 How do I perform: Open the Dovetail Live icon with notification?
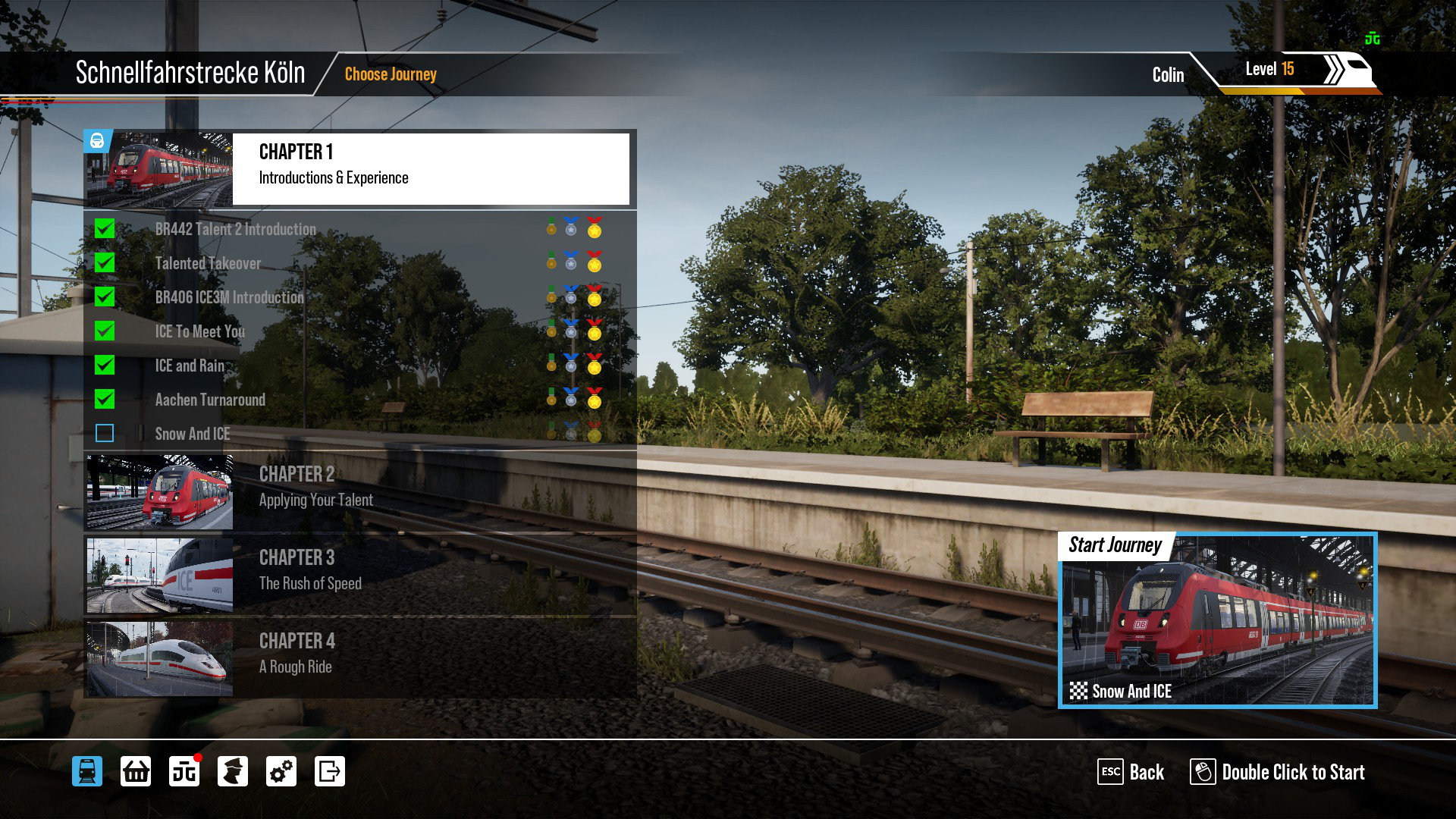point(184,771)
